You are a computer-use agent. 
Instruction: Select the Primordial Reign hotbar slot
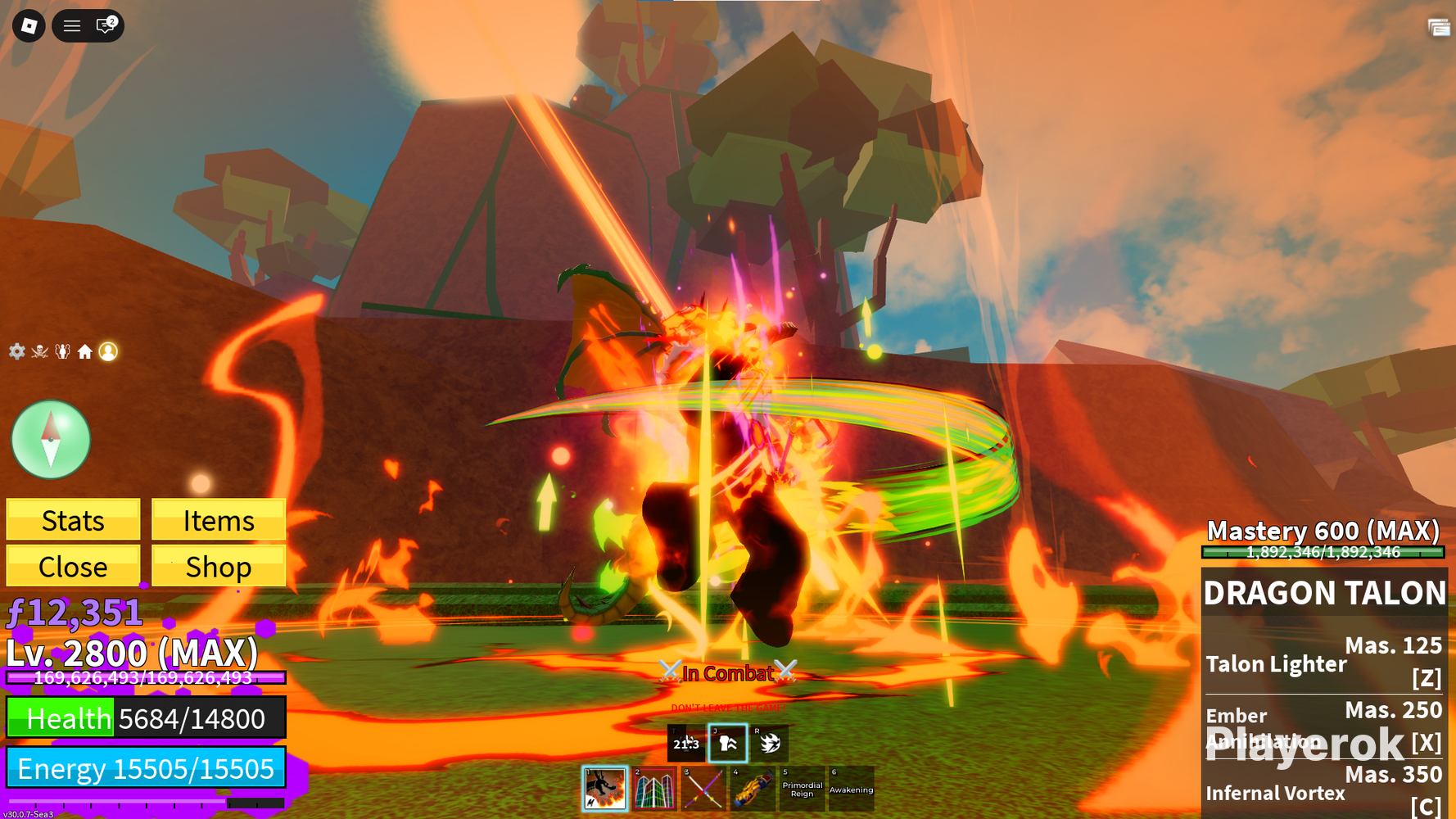802,789
